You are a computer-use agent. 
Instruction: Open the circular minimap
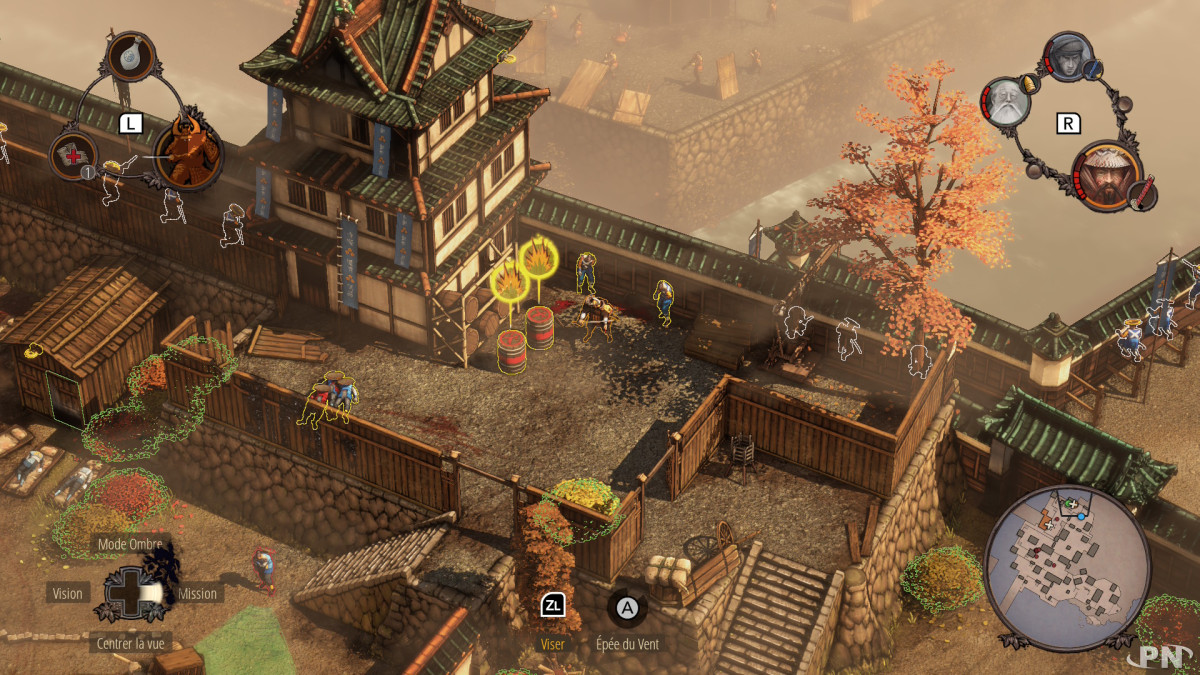pyautogui.click(x=1067, y=566)
